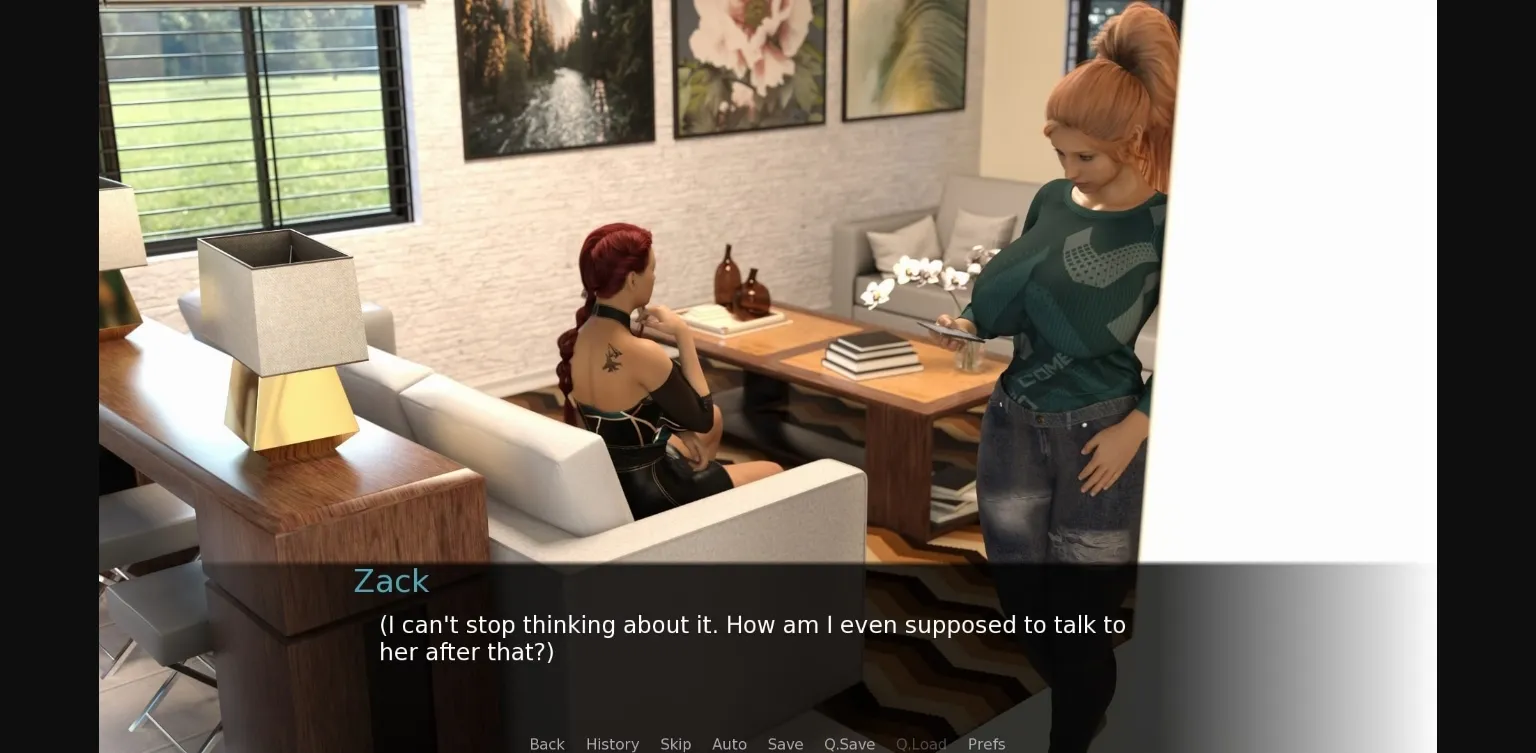Click the dimmed Q.Load quick menu entry
Image resolution: width=1536 pixels, height=753 pixels.
pos(921,744)
